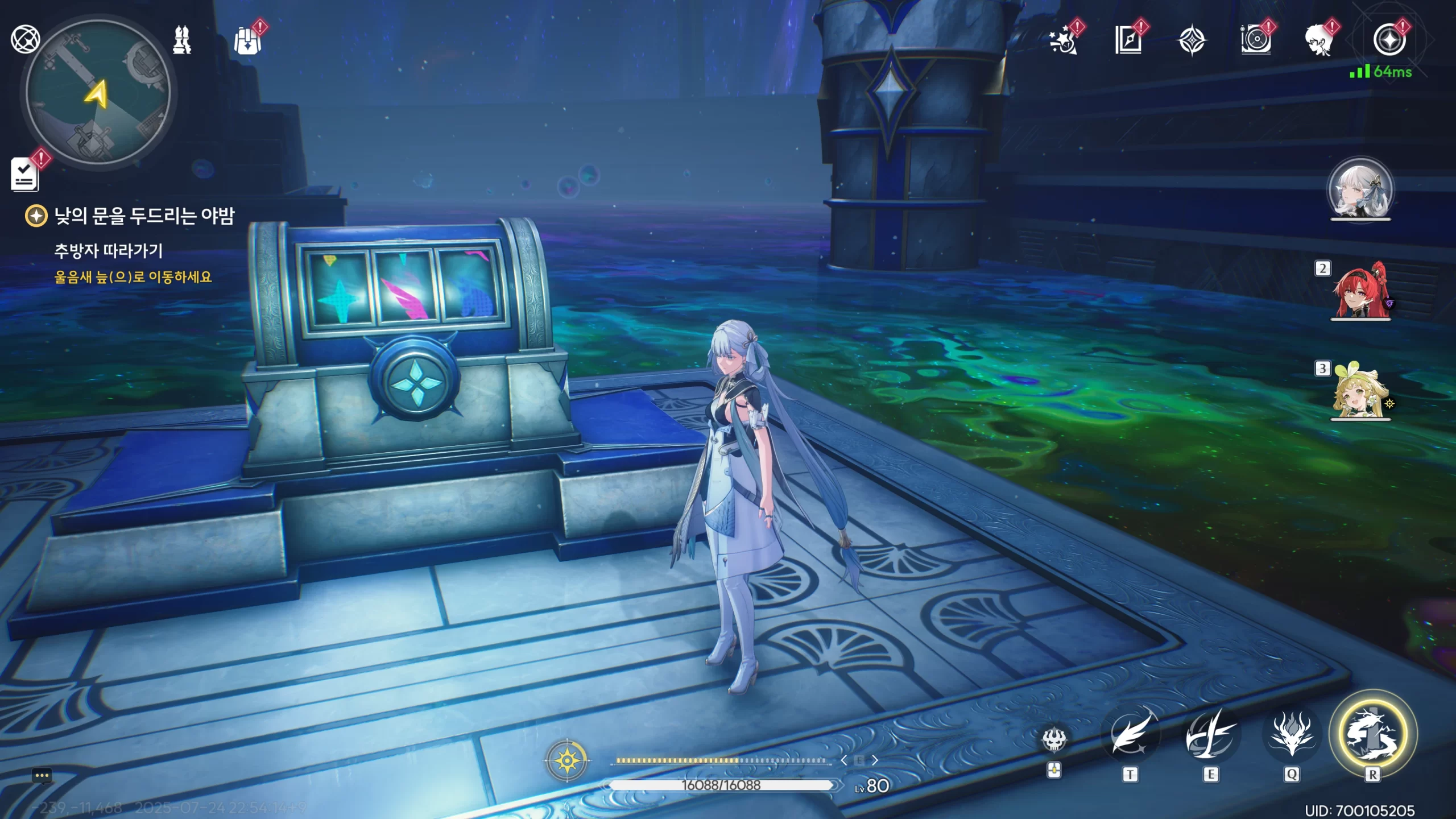Open the terminal globe icon beside minimap

tap(25, 39)
